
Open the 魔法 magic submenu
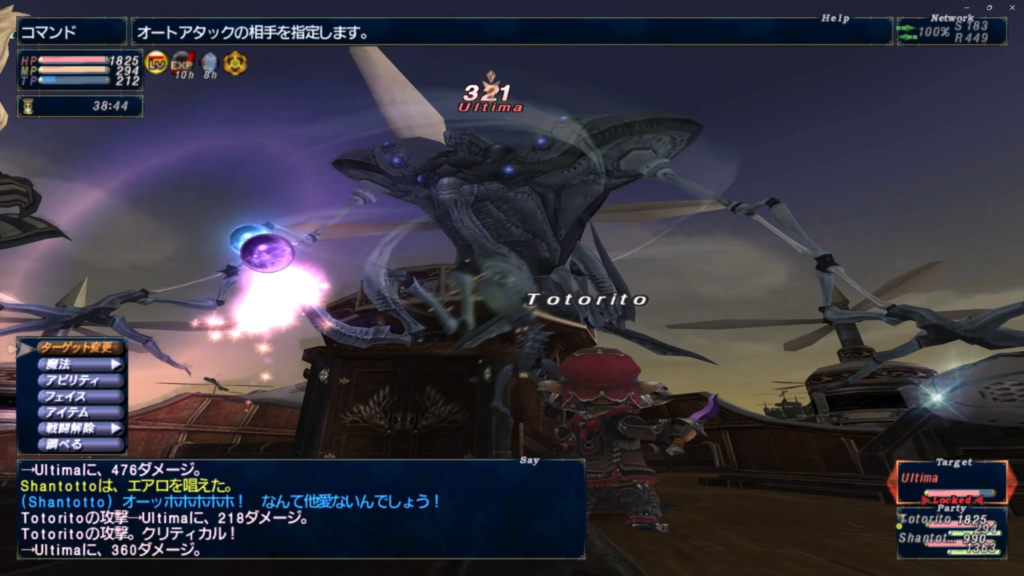click(x=80, y=364)
